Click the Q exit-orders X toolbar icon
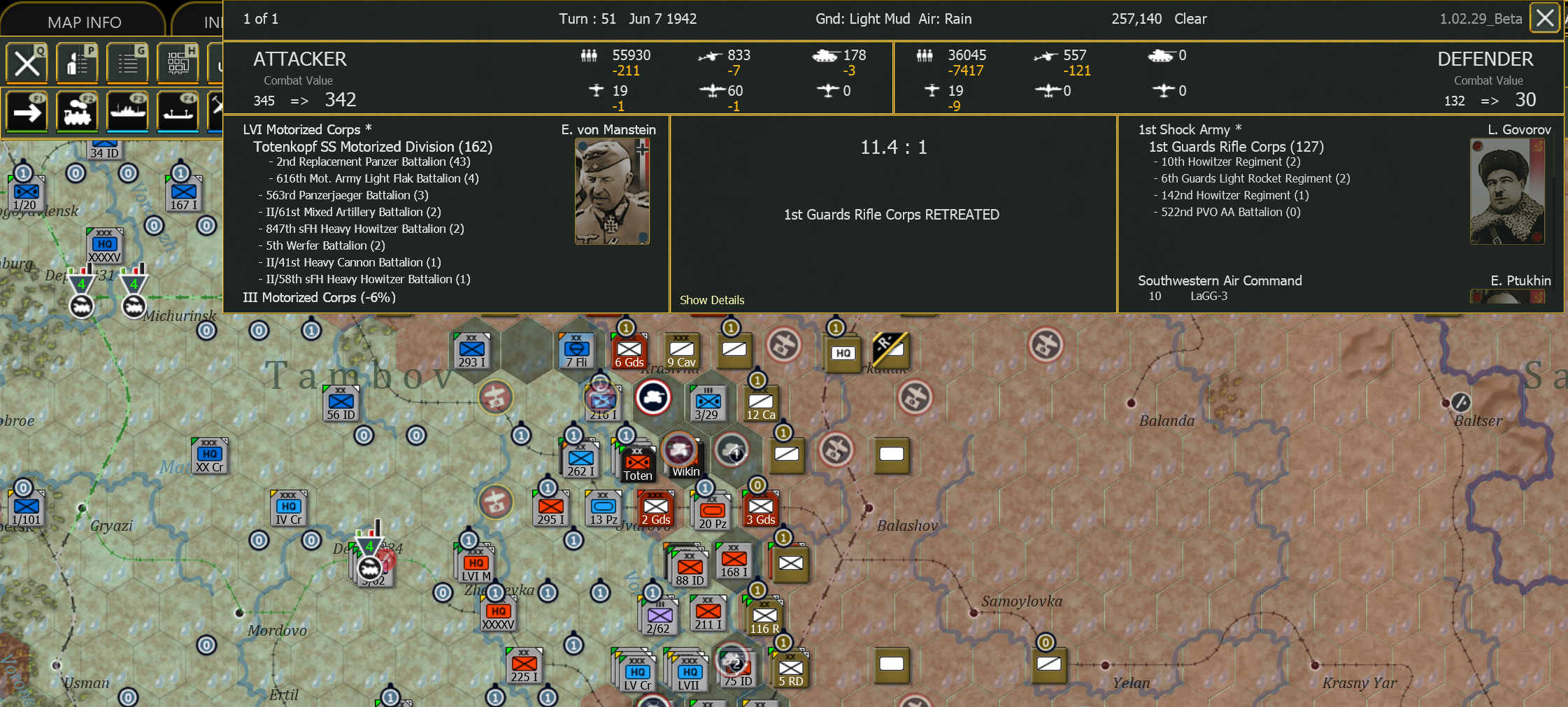1568x707 pixels. click(27, 63)
